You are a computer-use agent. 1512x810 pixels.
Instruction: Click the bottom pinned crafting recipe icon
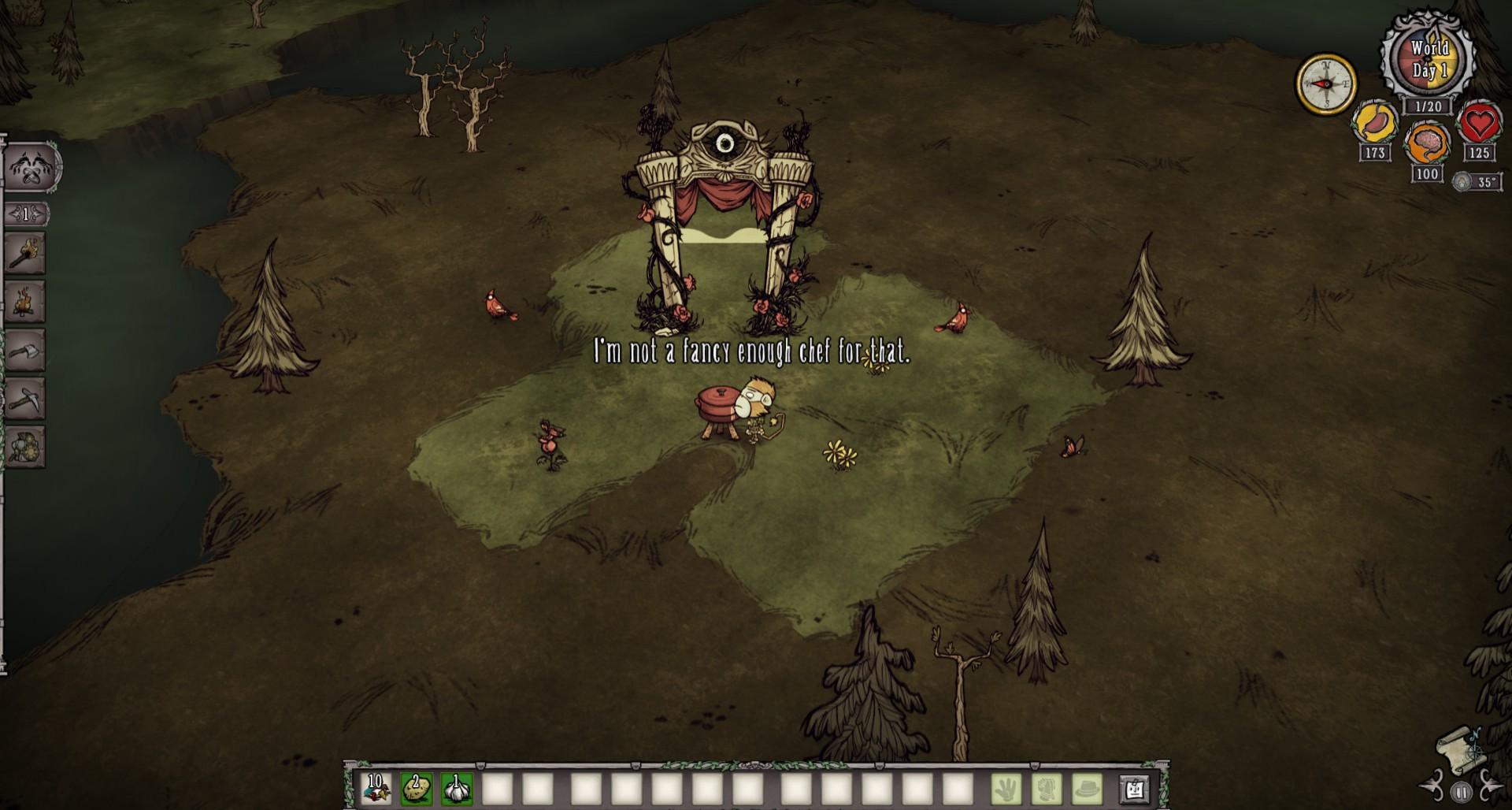(25, 447)
